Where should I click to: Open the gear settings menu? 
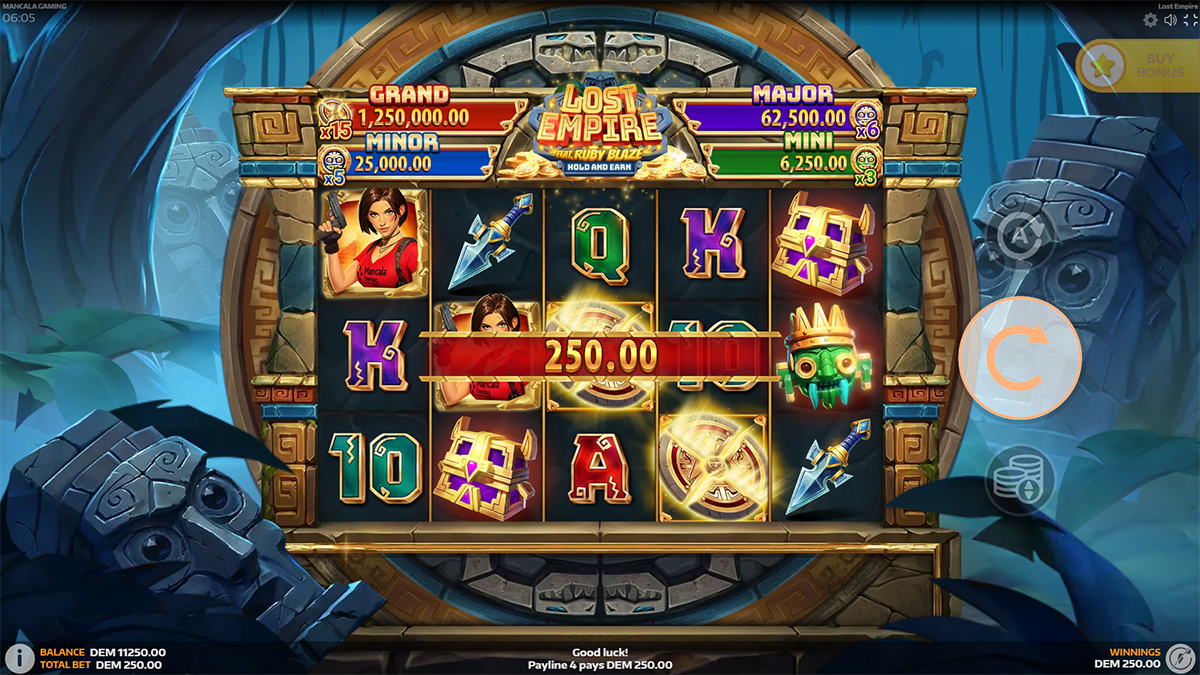[x=1150, y=20]
